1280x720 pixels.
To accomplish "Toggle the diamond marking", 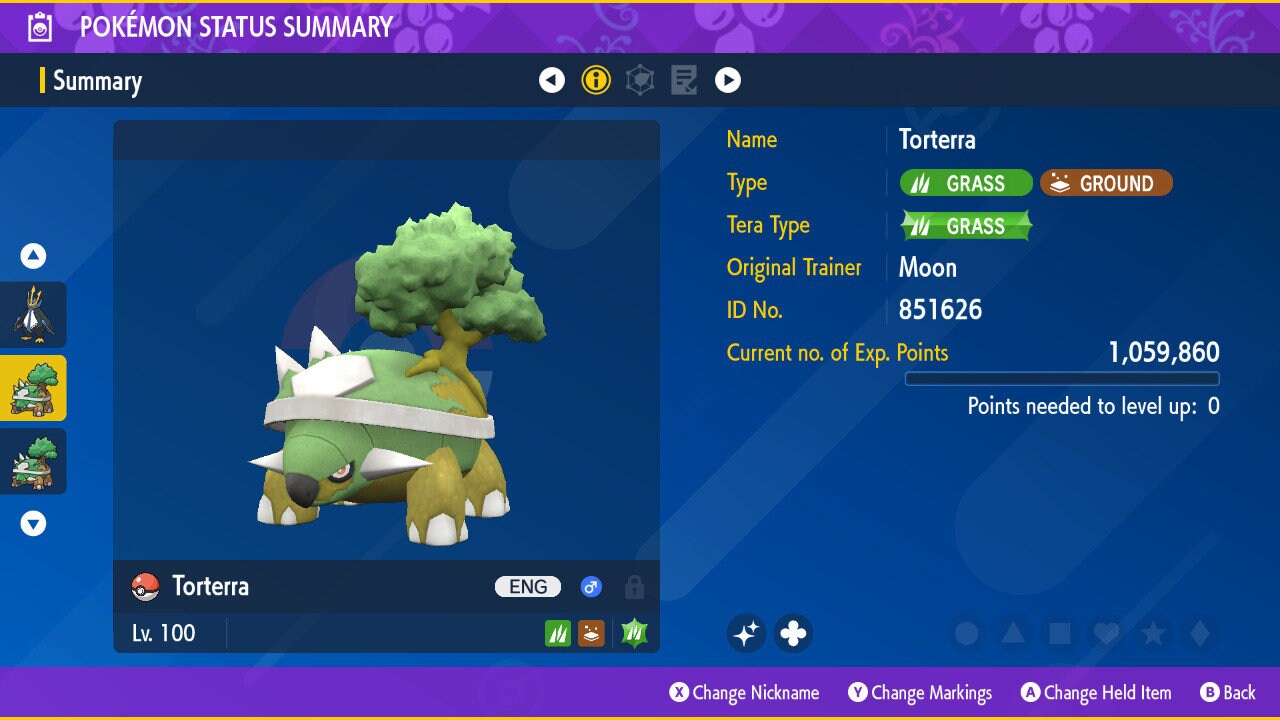I will click(1200, 633).
